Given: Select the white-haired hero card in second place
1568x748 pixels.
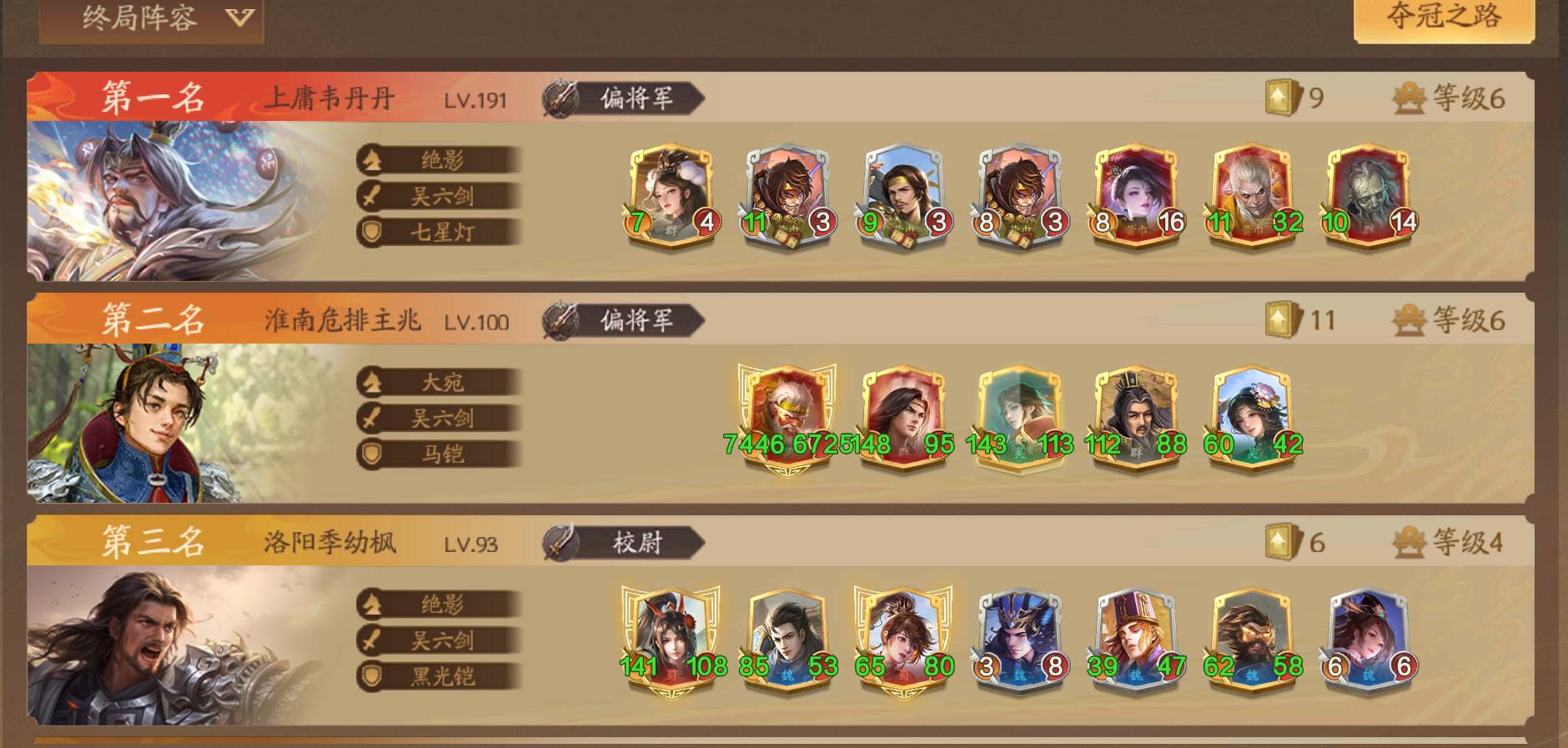Looking at the screenshot, I should click(x=787, y=417).
